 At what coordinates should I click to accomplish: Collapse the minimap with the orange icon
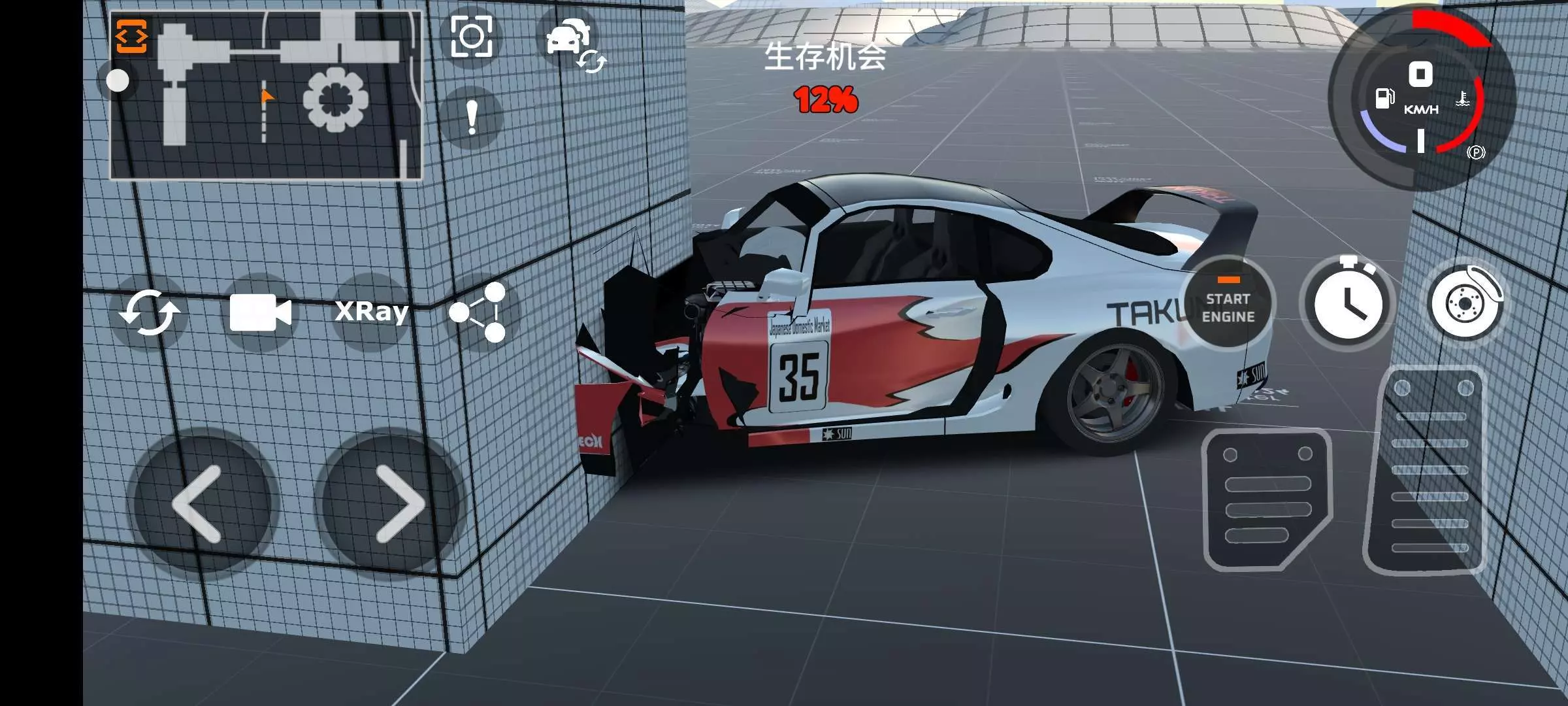click(x=131, y=36)
